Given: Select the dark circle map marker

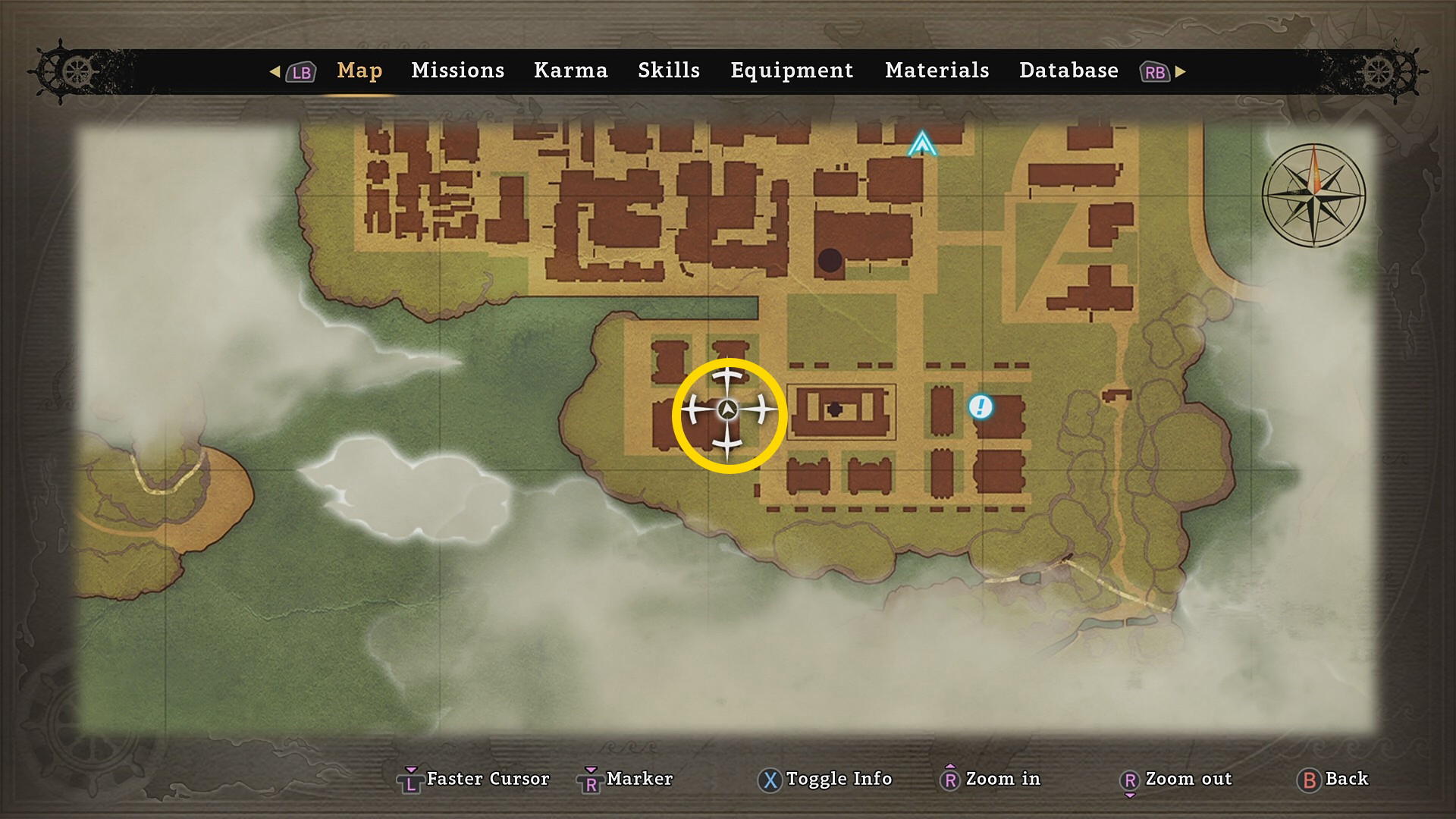Looking at the screenshot, I should [x=830, y=260].
